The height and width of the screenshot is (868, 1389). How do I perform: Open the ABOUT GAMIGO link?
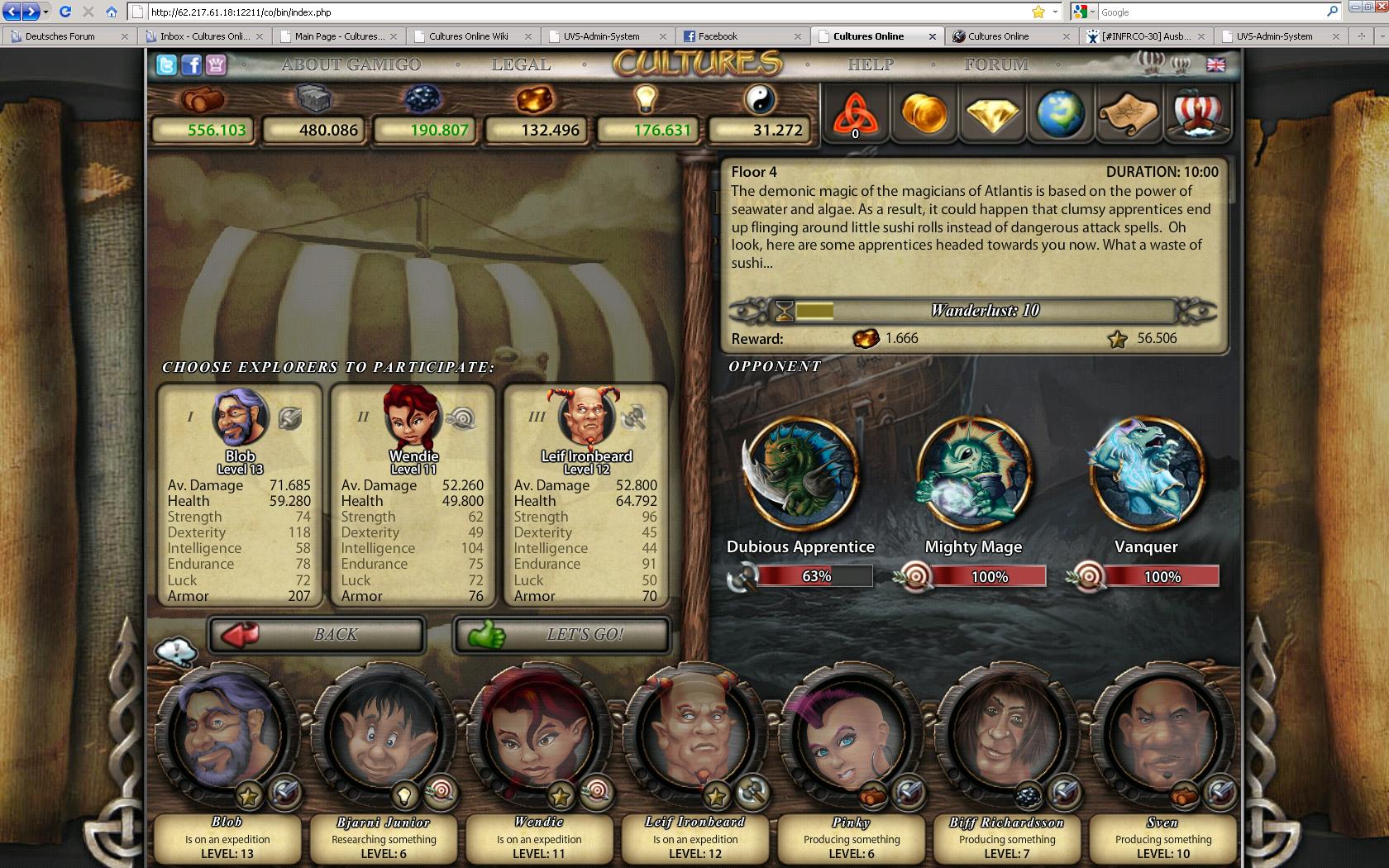pos(351,65)
